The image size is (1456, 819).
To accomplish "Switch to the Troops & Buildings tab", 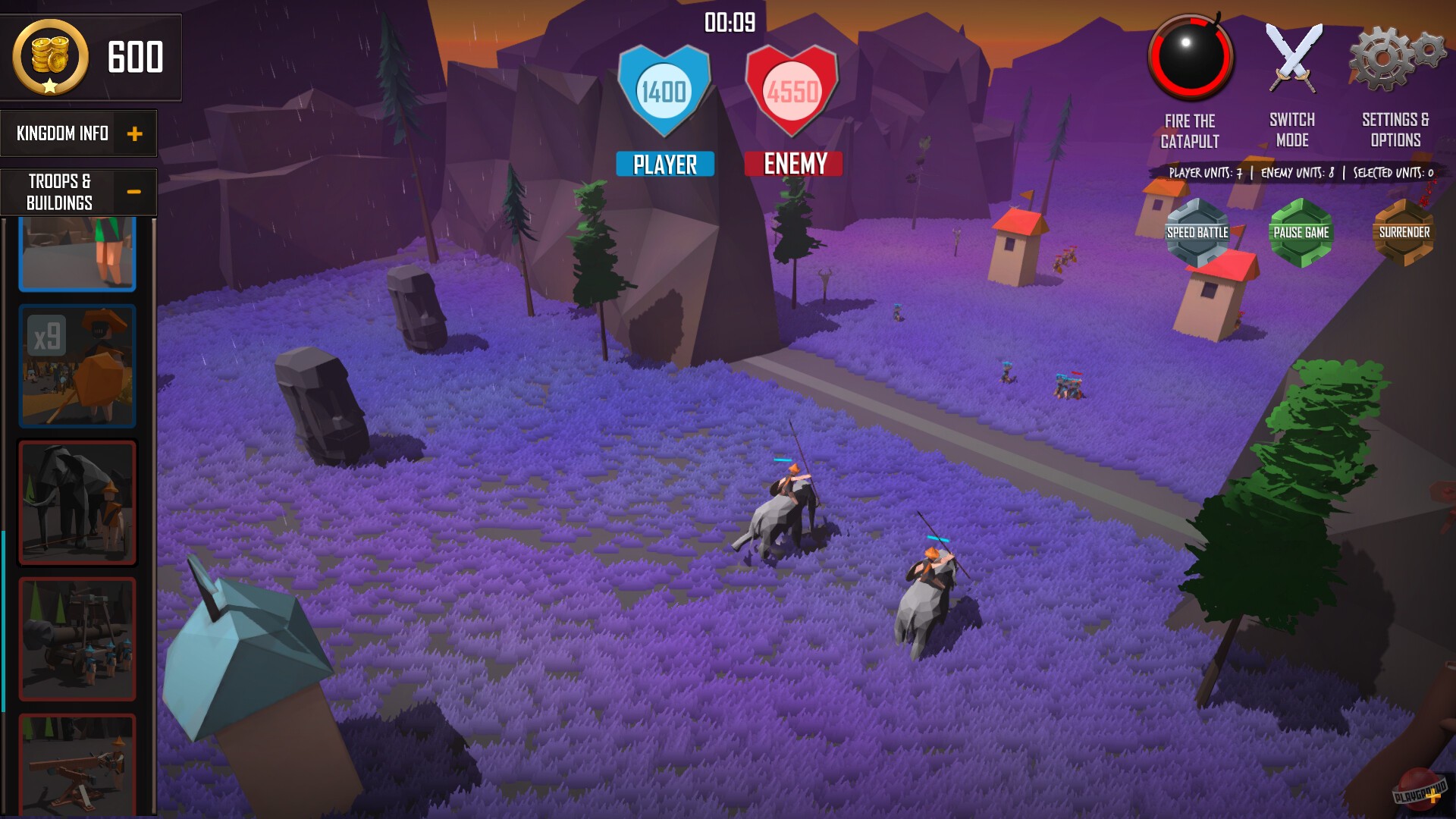I will coord(59,190).
